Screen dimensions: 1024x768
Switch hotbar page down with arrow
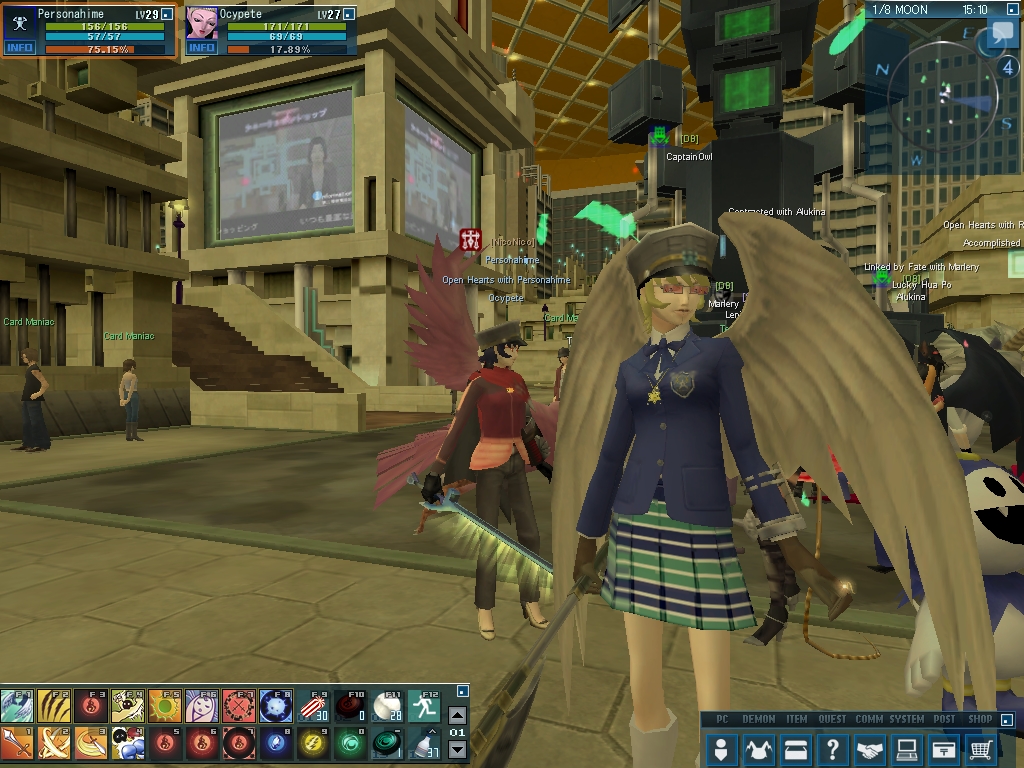point(457,750)
